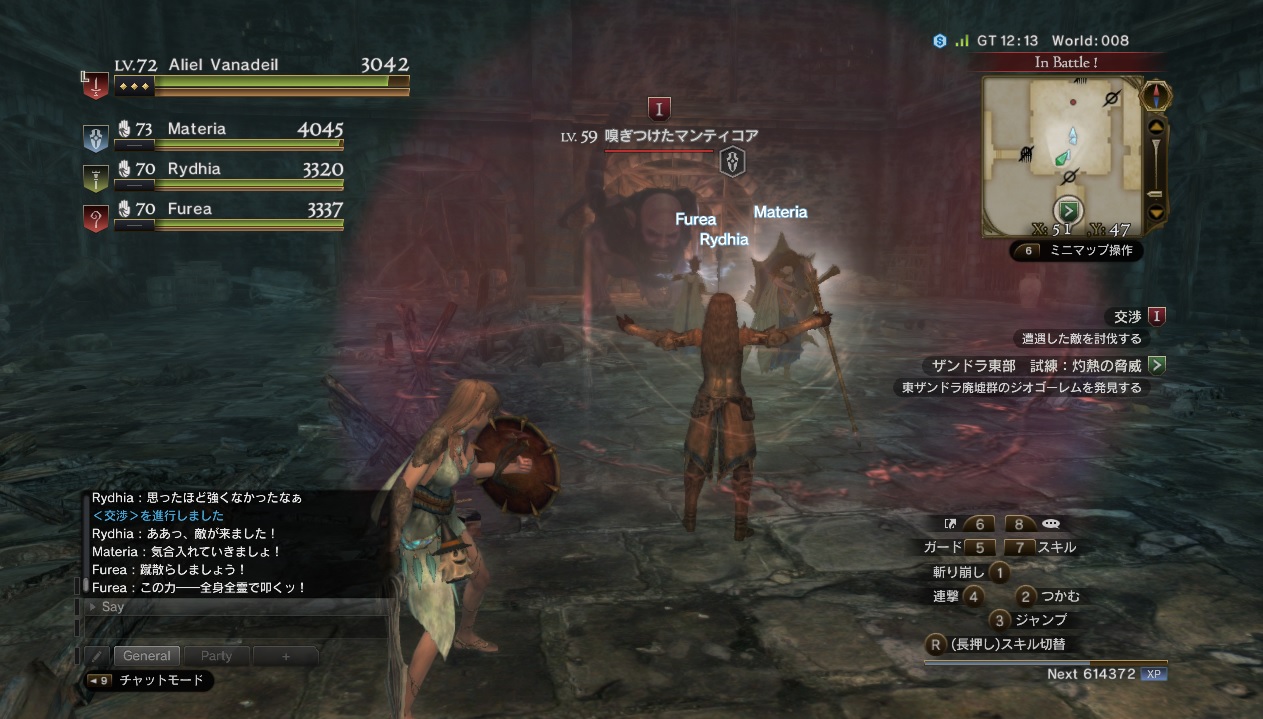The image size is (1263, 719).
Task: Adjust the minimap zoom slider handle
Action: pyautogui.click(x=1155, y=193)
